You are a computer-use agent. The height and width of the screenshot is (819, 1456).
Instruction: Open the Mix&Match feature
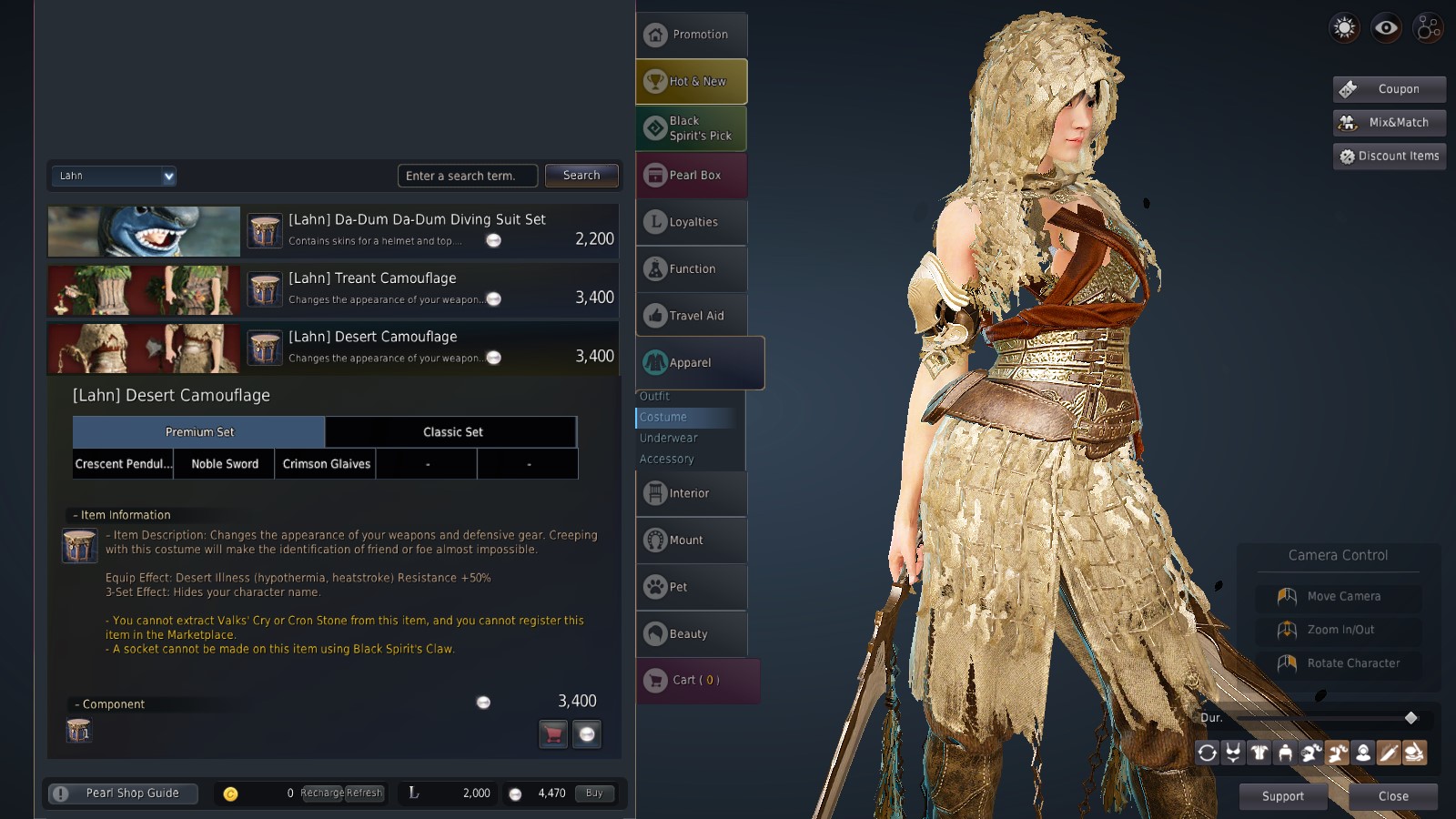click(1390, 123)
